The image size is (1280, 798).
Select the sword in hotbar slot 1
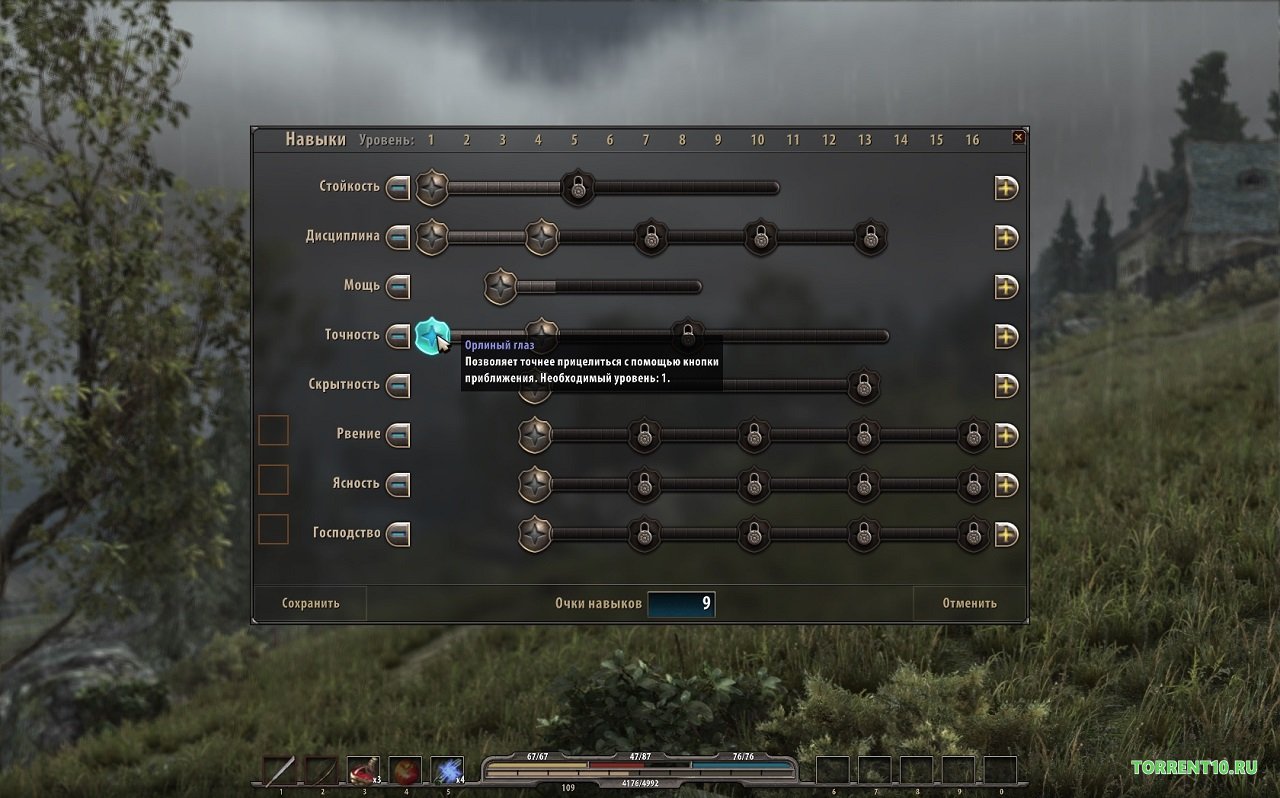pyautogui.click(x=279, y=771)
